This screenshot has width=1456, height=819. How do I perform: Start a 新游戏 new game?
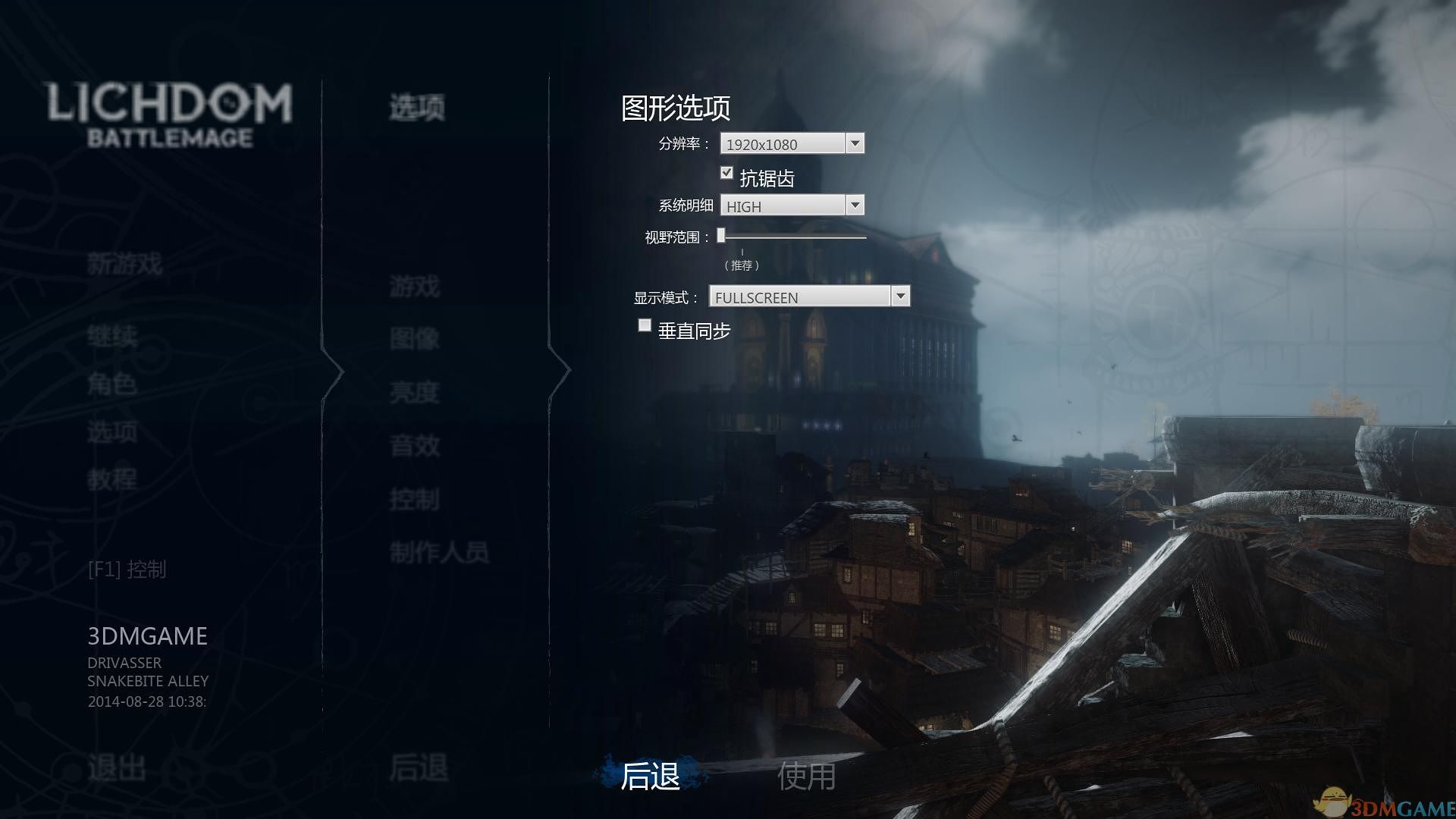124,264
